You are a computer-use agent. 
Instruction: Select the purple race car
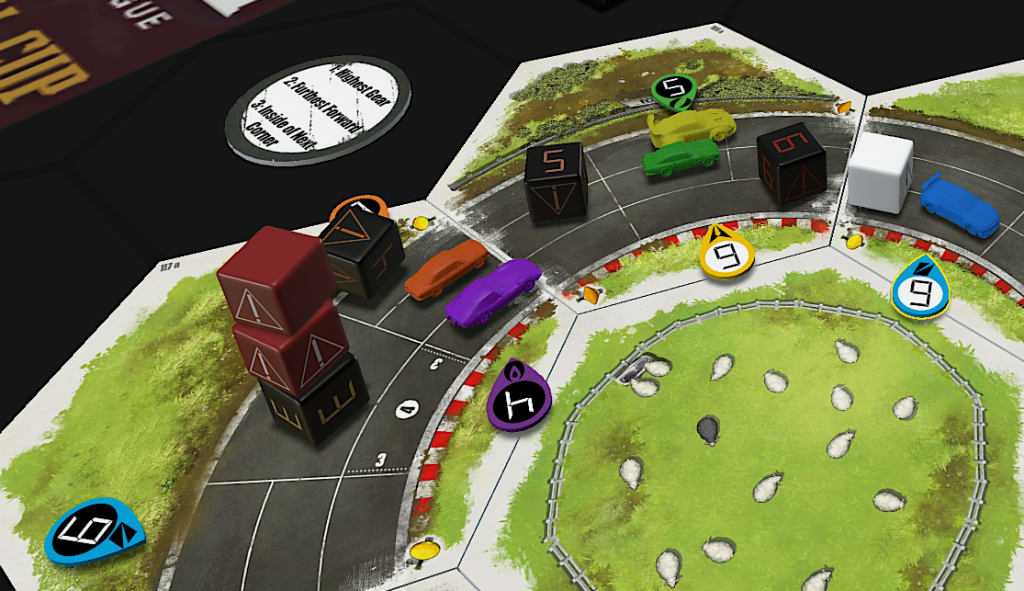[x=491, y=291]
